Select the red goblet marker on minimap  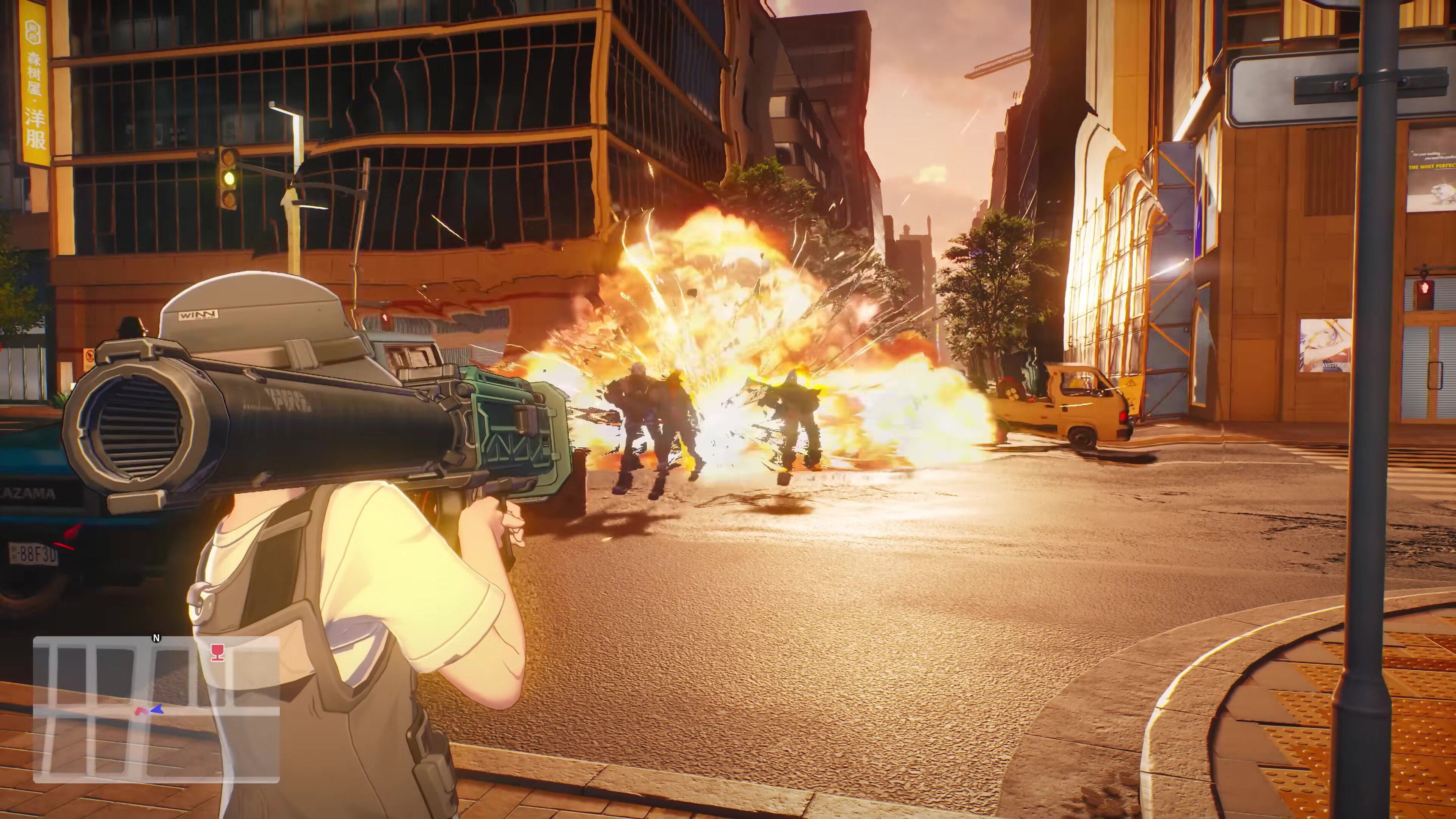click(x=217, y=652)
